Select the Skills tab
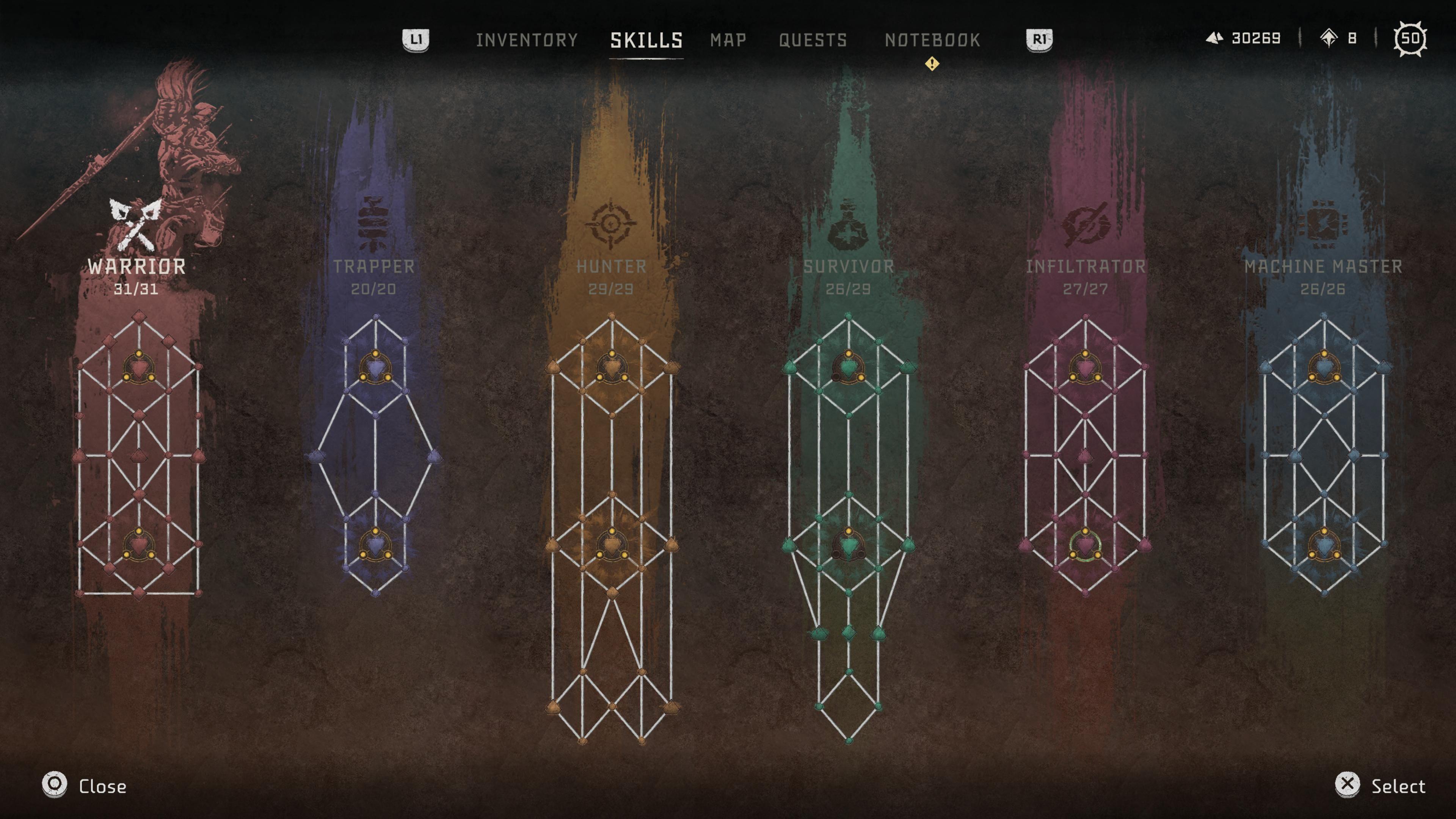Viewport: 1456px width, 819px height. click(646, 40)
